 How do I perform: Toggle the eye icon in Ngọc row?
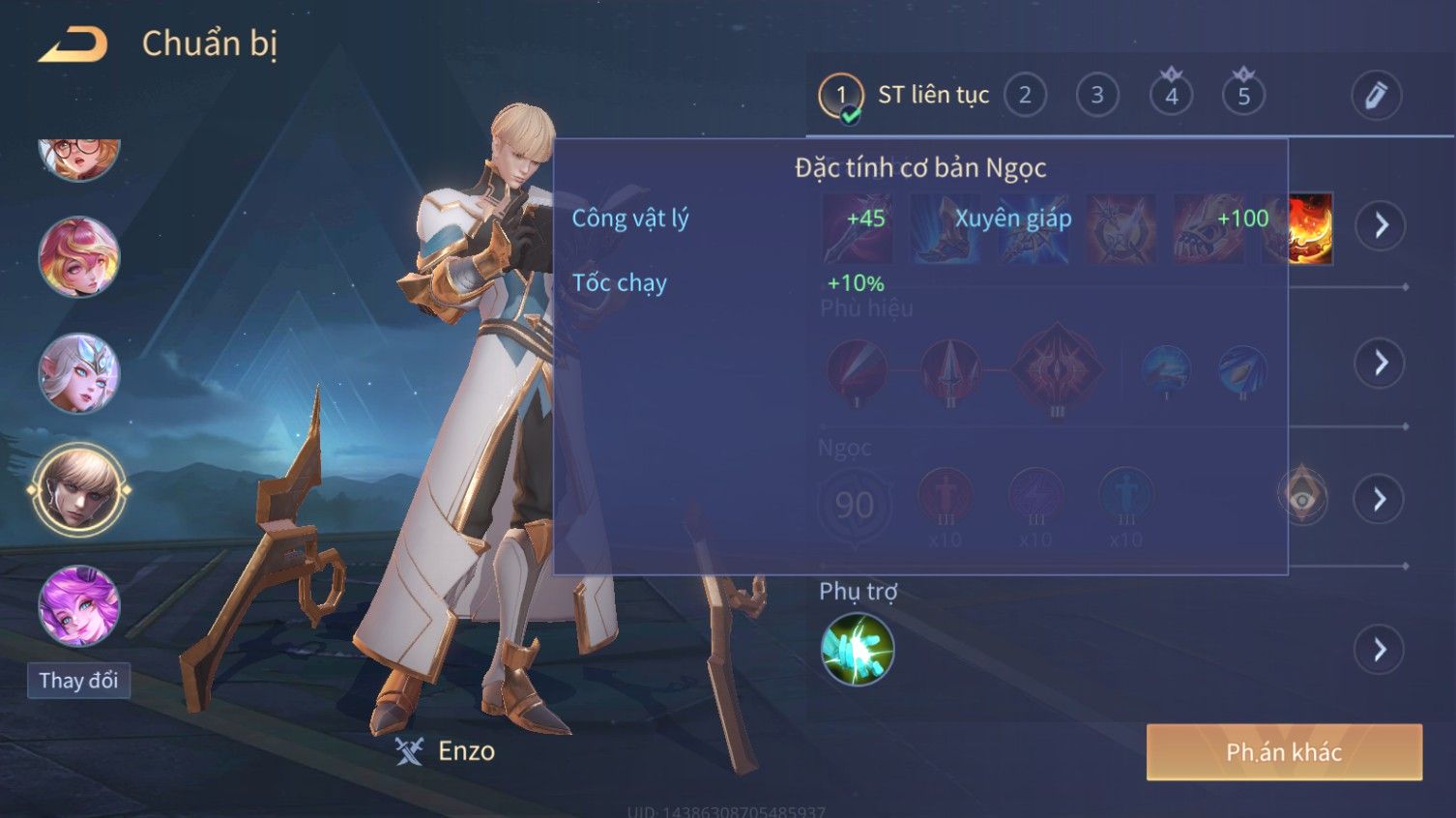(x=1302, y=498)
